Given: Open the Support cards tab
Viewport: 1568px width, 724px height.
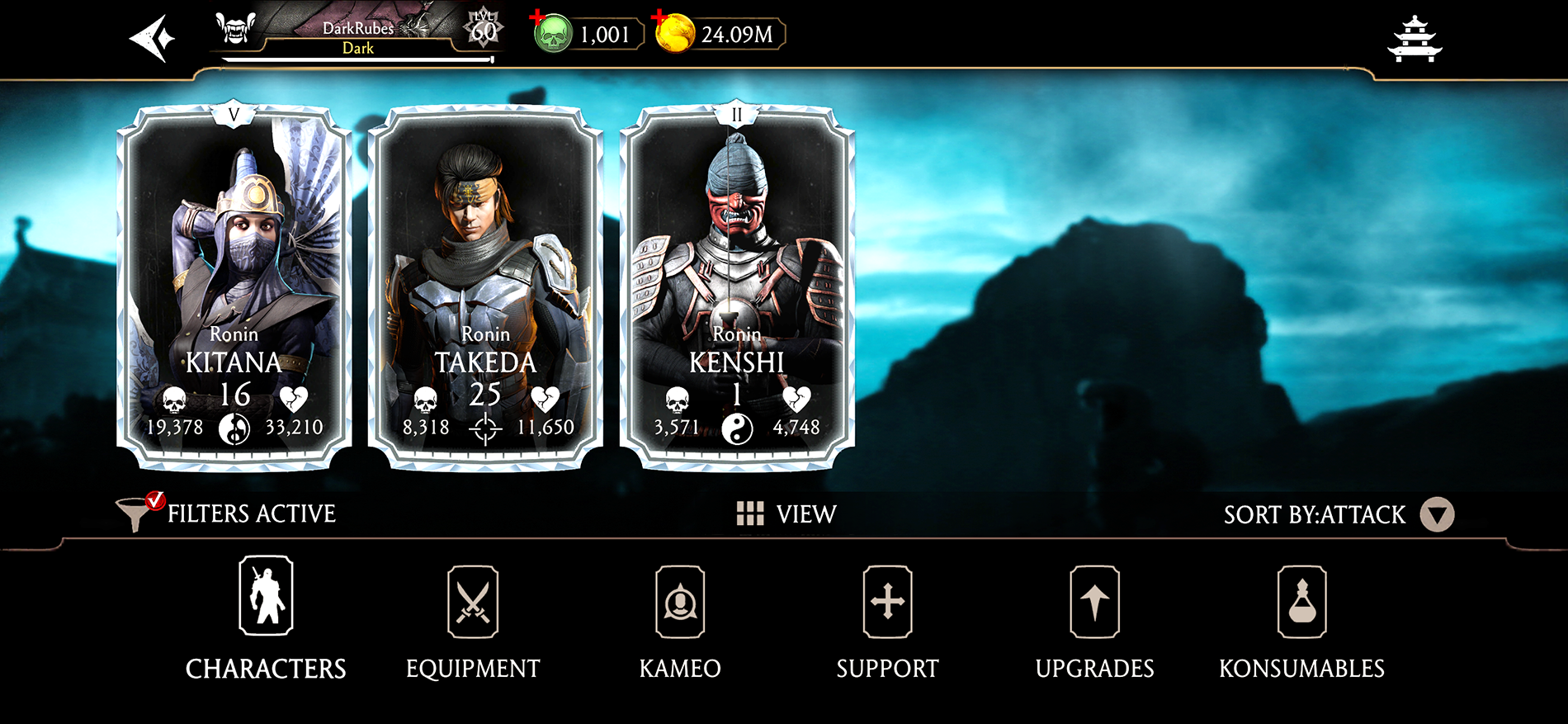Looking at the screenshot, I should point(887,618).
